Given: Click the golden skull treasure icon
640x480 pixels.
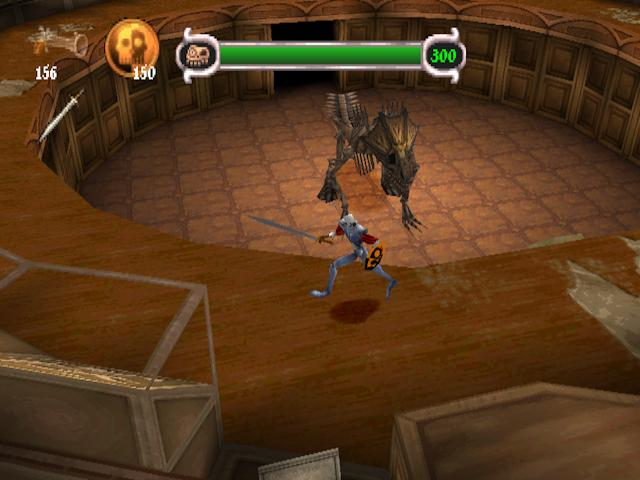Looking at the screenshot, I should [x=131, y=45].
